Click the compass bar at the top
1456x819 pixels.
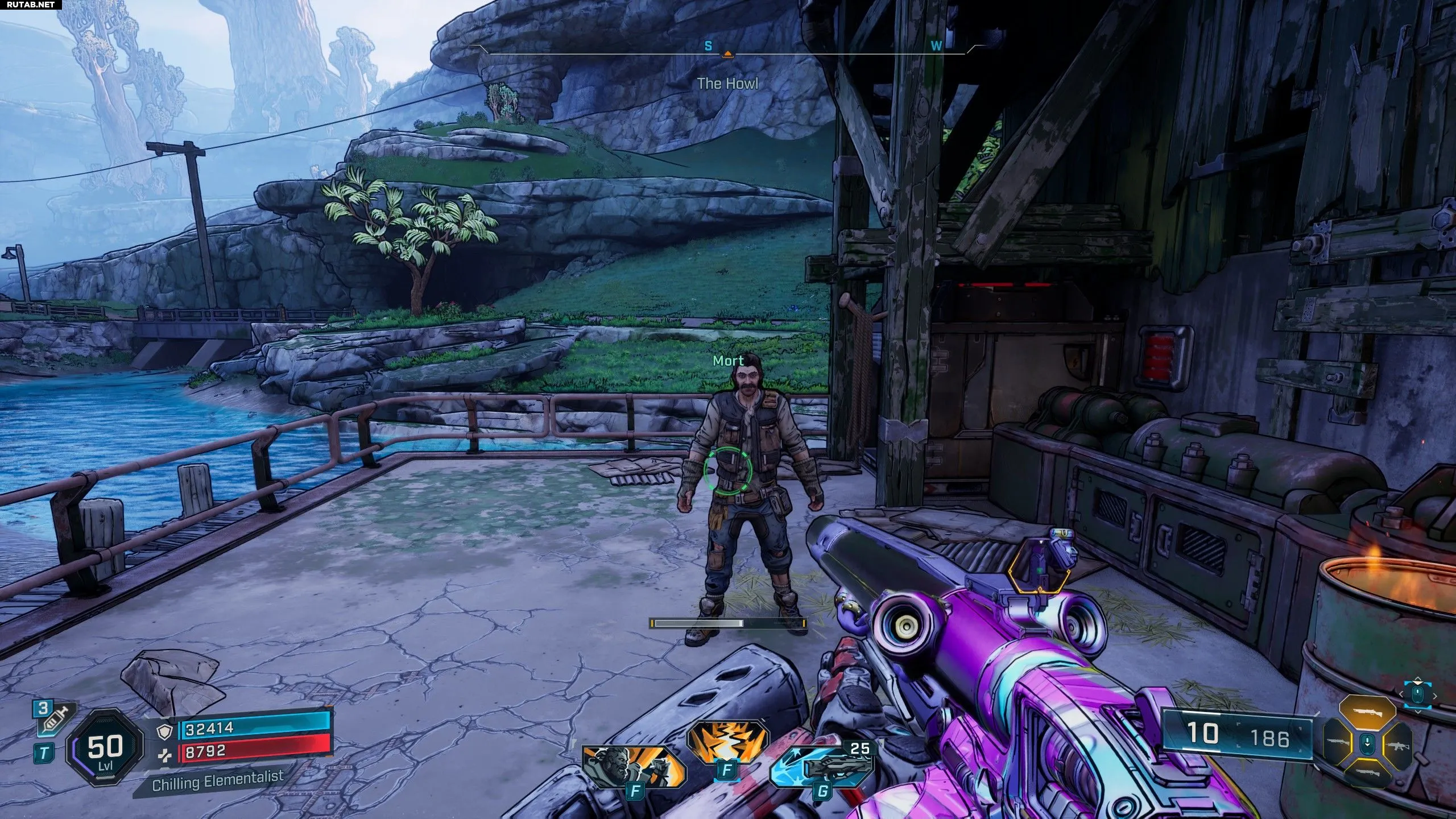click(727, 50)
